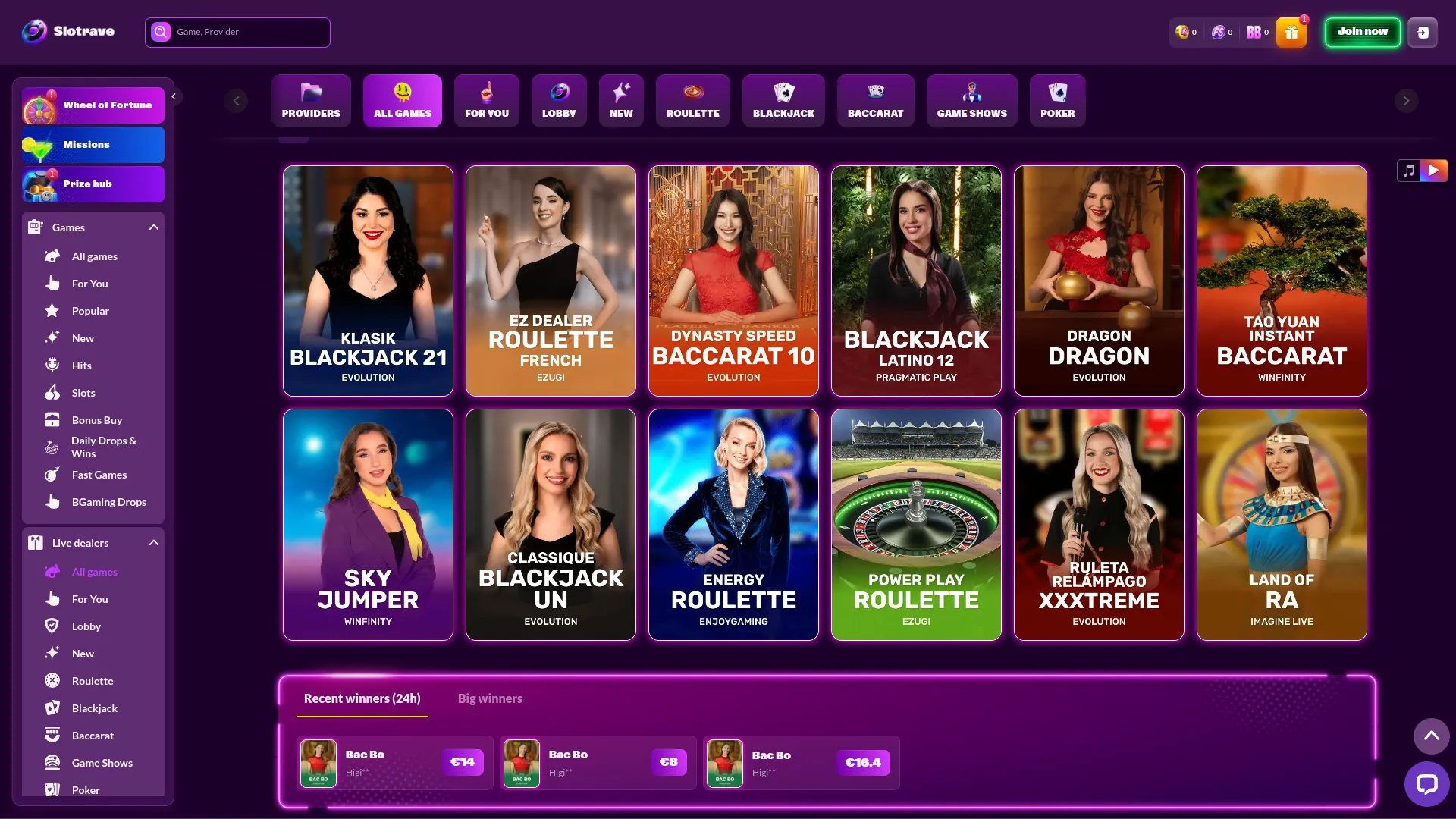Collapse the Games section chevron
1456x819 pixels.
(x=153, y=227)
